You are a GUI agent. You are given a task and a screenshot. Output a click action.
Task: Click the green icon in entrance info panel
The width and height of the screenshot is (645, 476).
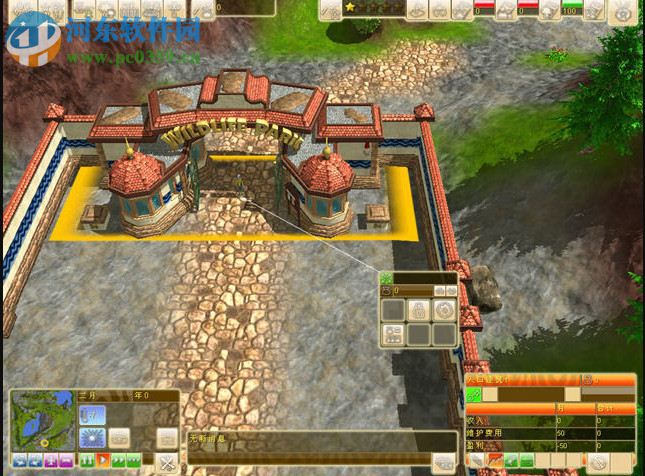pos(473,396)
